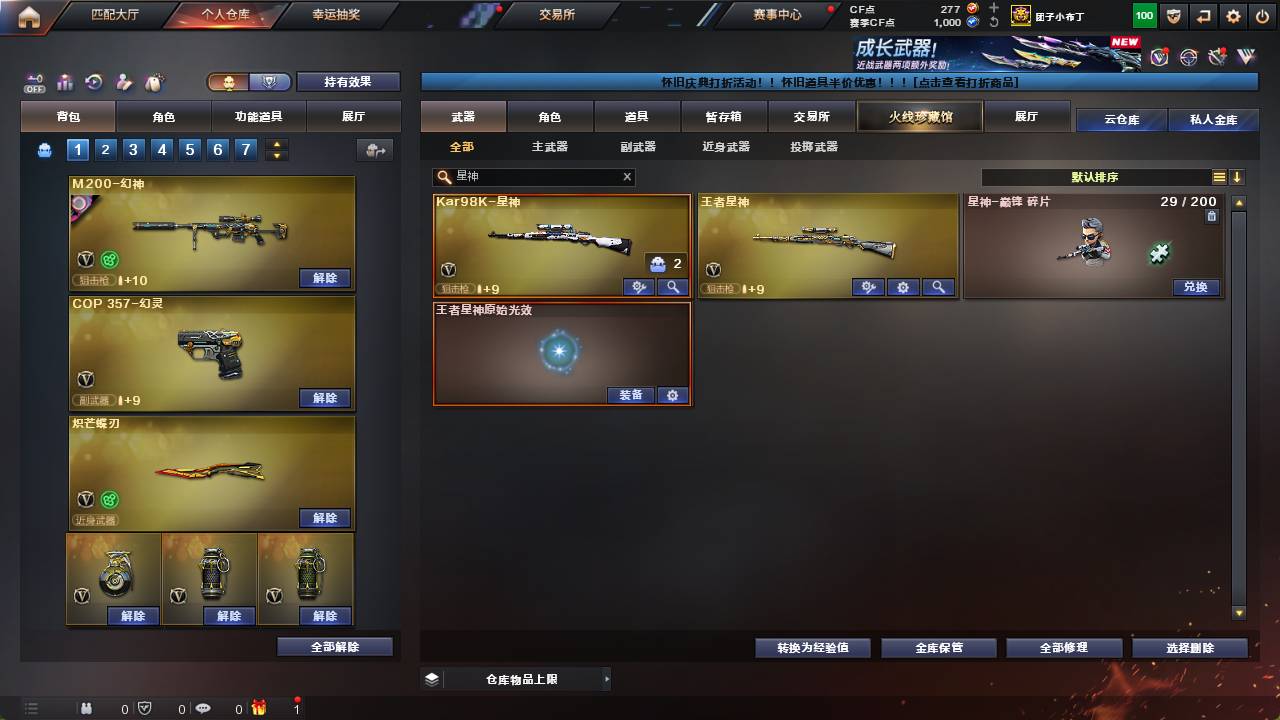Toggle the OFF key switch in left toolbar
Screen dimensions: 1280x720
coord(34,84)
